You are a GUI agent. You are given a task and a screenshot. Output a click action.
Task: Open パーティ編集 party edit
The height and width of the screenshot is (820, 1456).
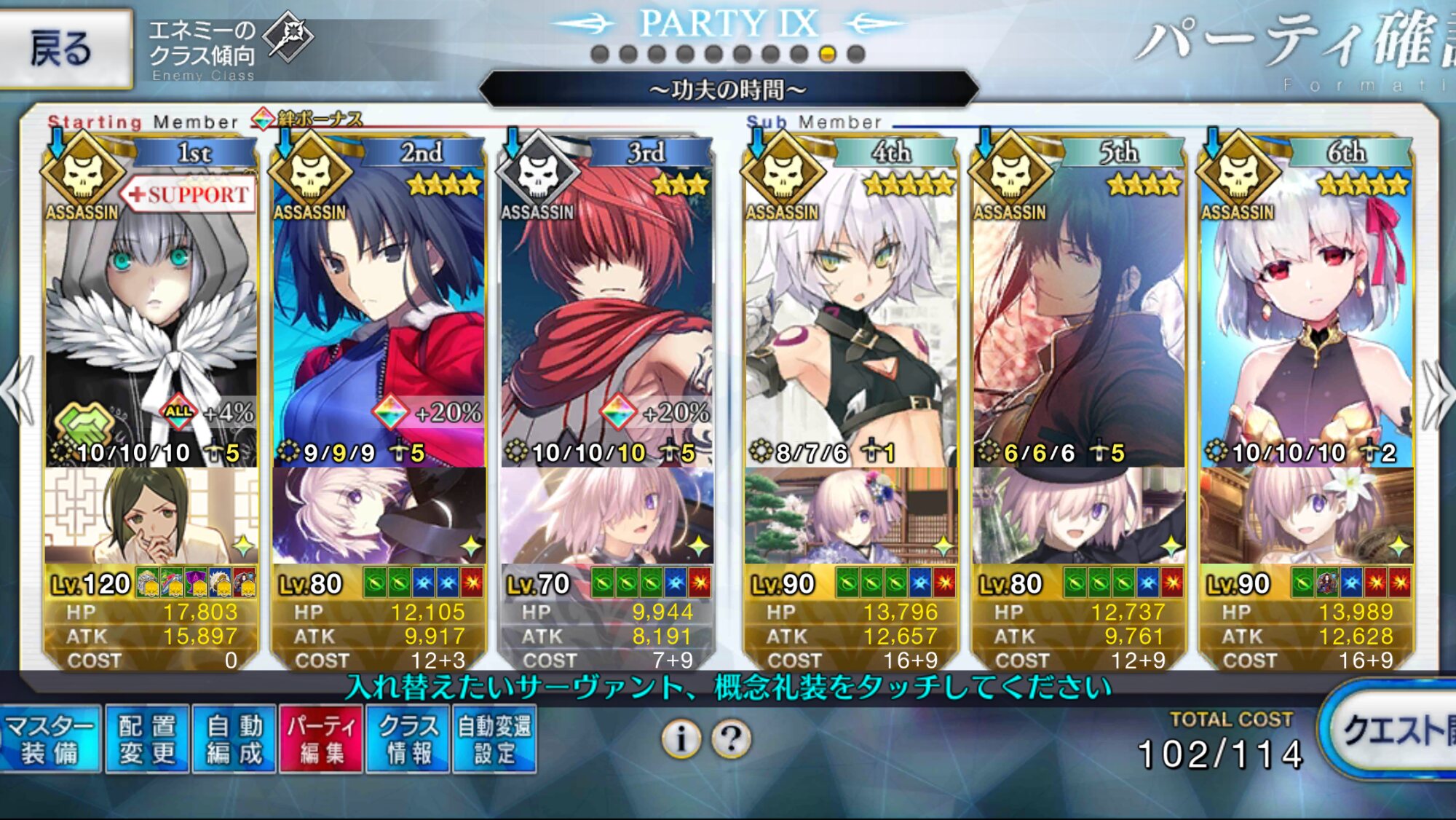[321, 739]
